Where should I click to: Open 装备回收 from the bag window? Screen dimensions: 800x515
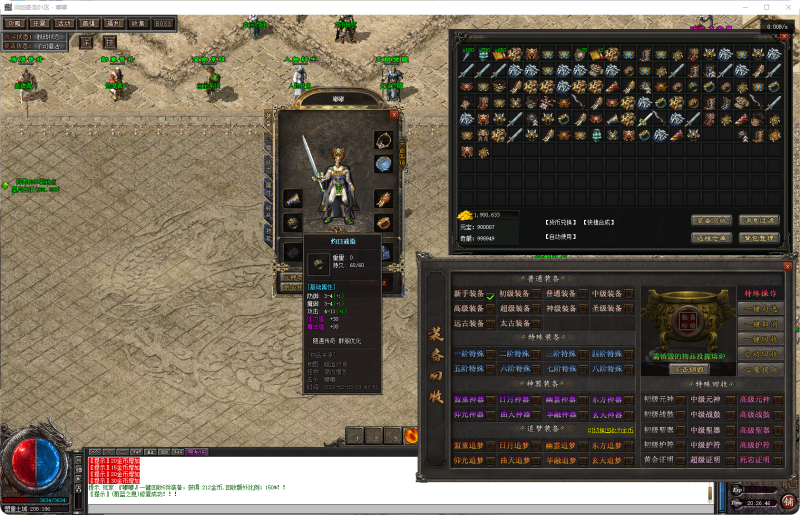pyautogui.click(x=711, y=220)
